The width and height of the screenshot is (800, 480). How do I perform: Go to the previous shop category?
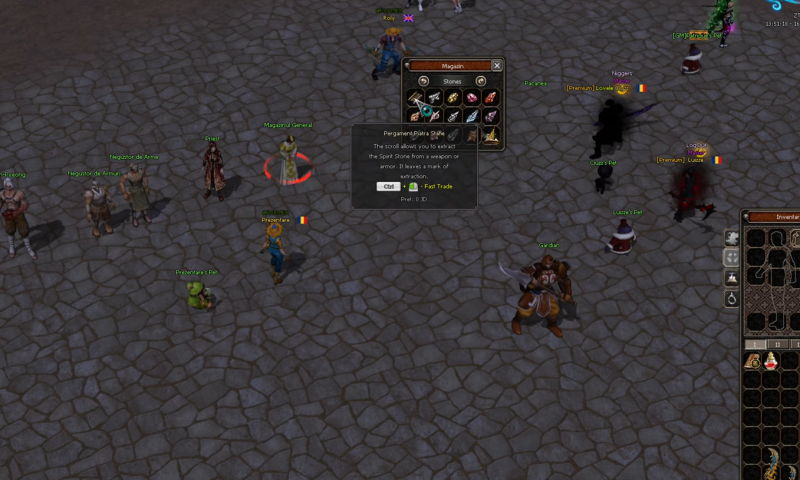click(x=424, y=81)
